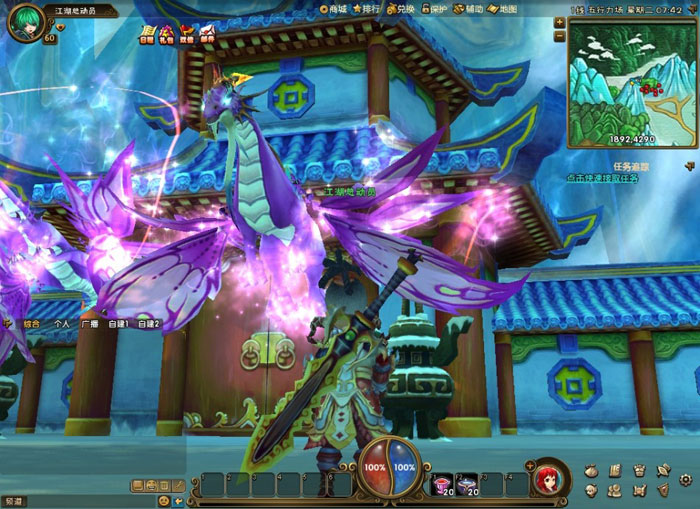Switch to the 综合 chat tab
The width and height of the screenshot is (700, 509).
tap(32, 324)
